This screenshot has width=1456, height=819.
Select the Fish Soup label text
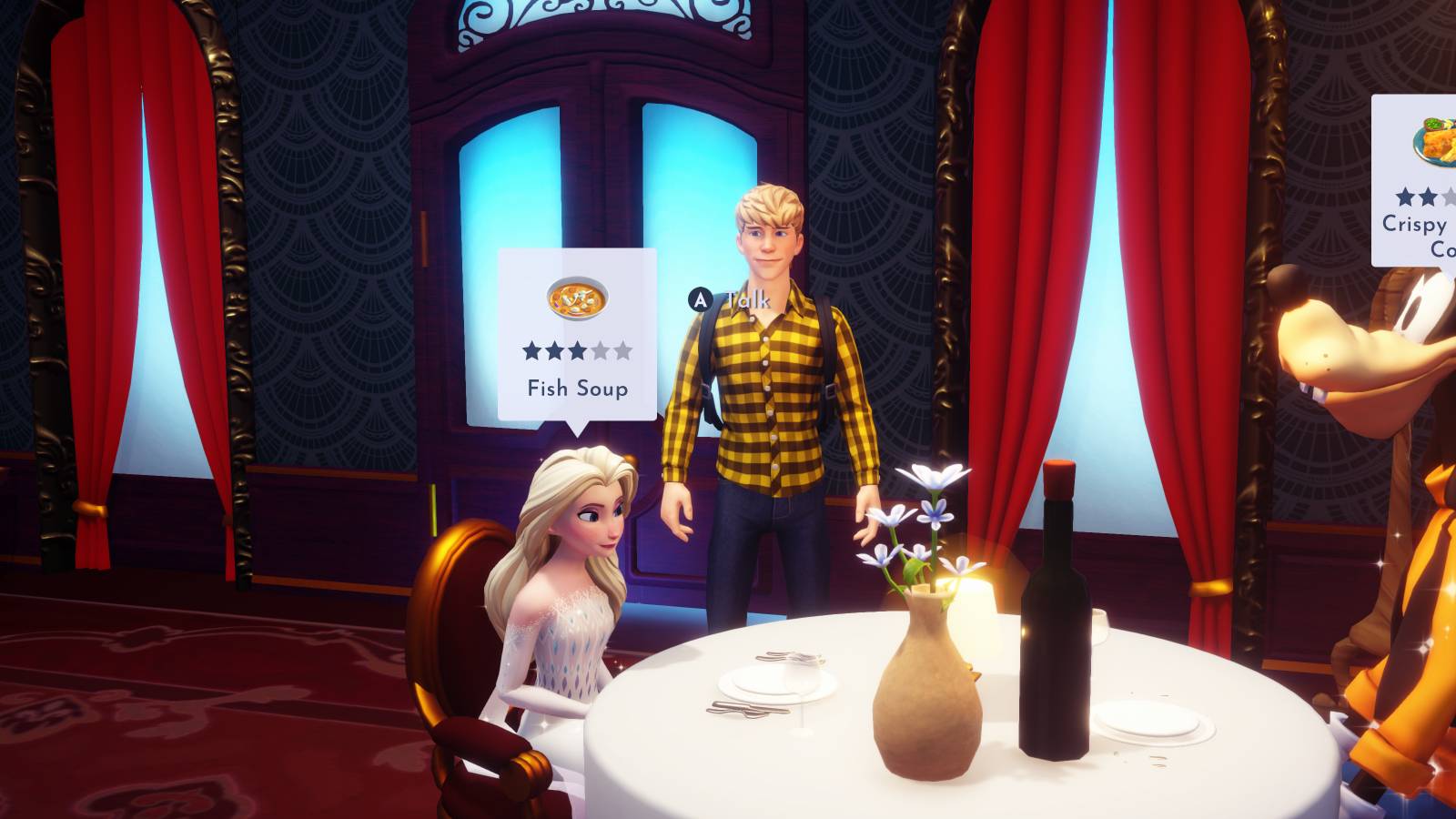pos(577,386)
